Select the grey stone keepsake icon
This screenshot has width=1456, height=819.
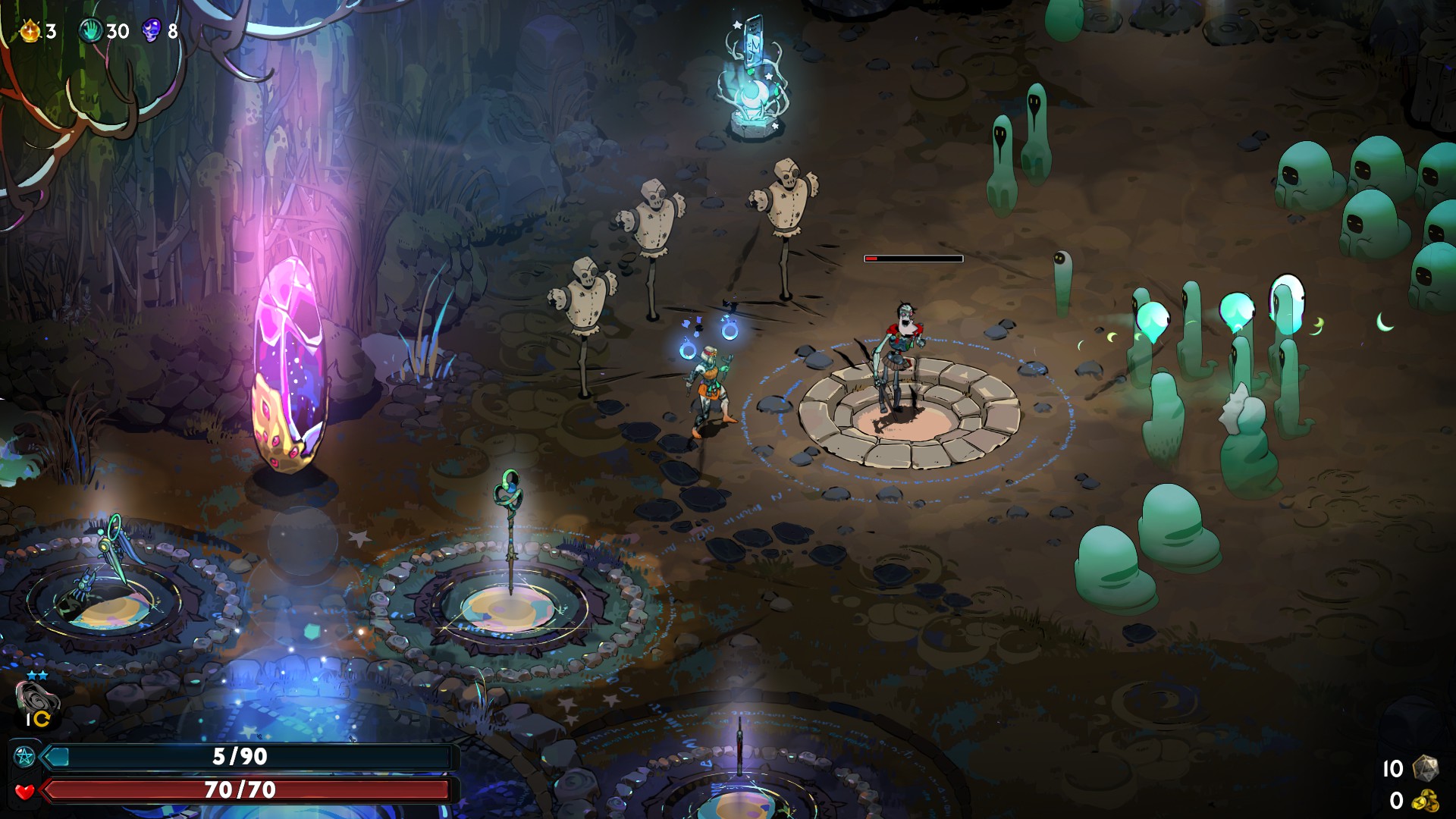pyautogui.click(x=36, y=696)
